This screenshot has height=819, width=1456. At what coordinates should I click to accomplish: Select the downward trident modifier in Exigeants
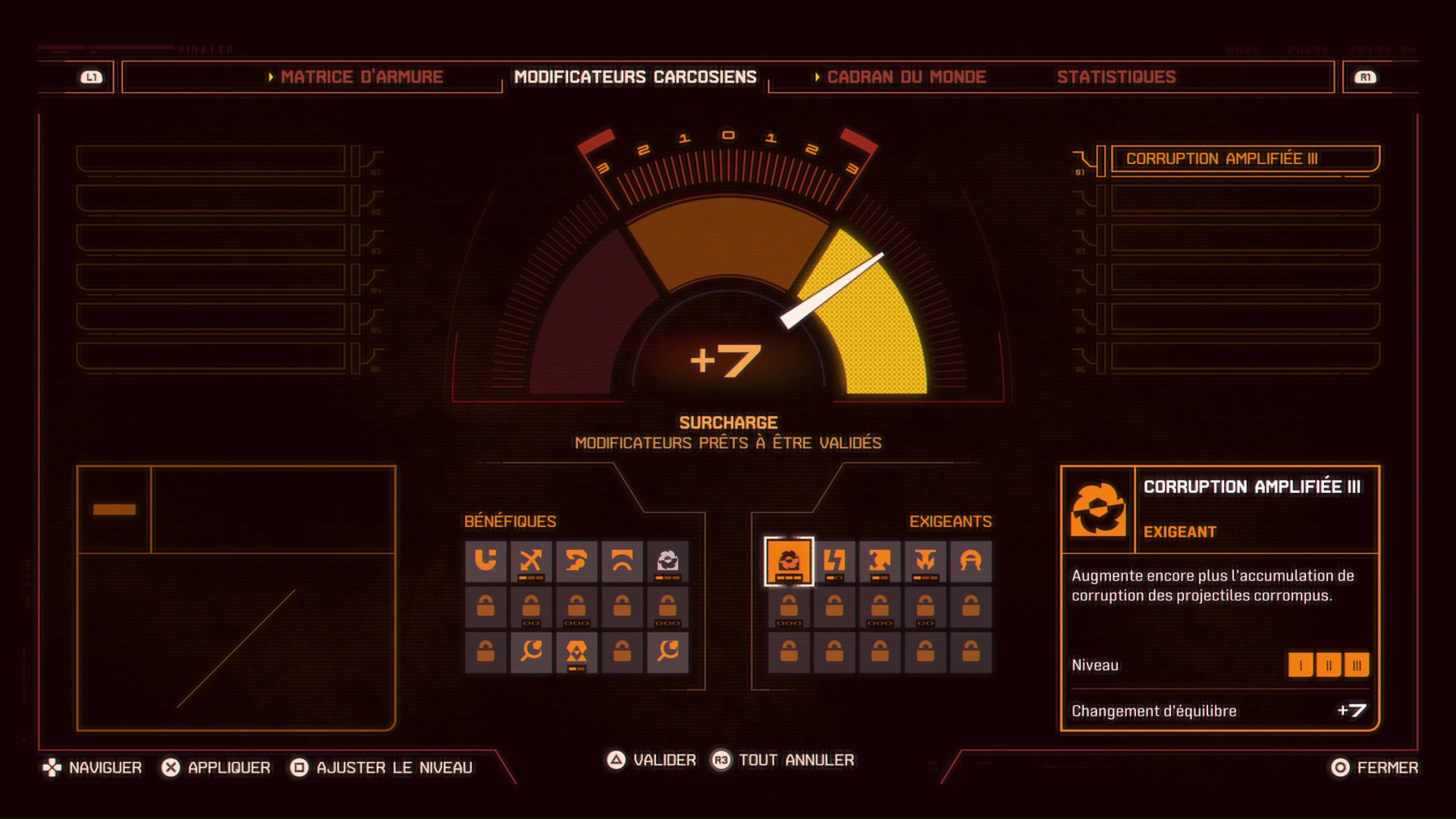tap(924, 561)
